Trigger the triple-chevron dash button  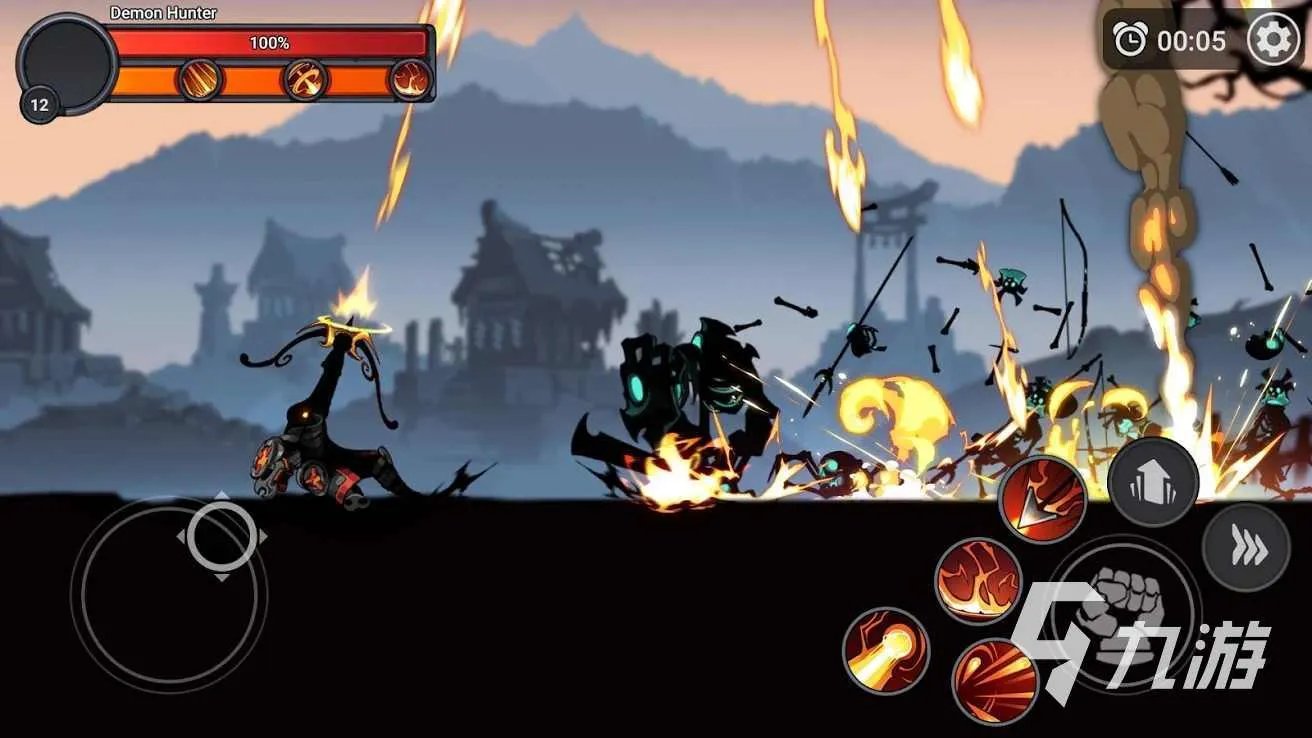pyautogui.click(x=1246, y=548)
